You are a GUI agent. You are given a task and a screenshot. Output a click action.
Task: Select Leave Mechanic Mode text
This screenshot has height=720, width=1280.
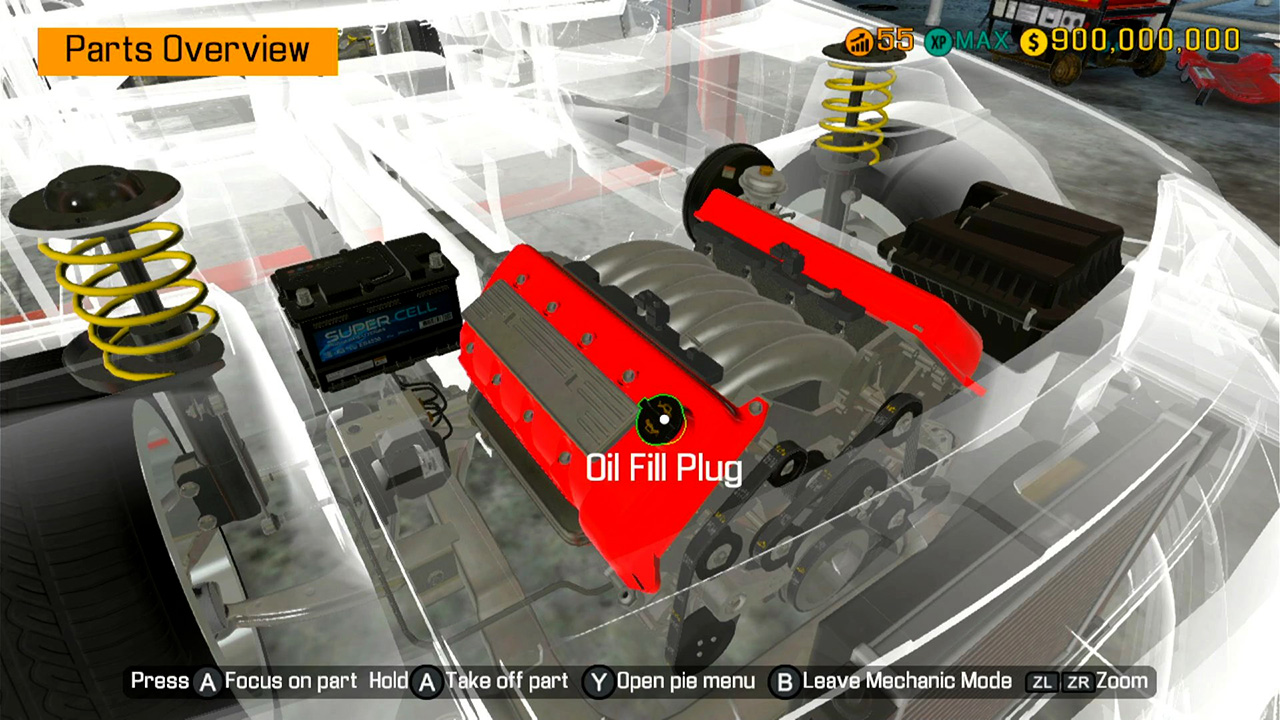[908, 680]
